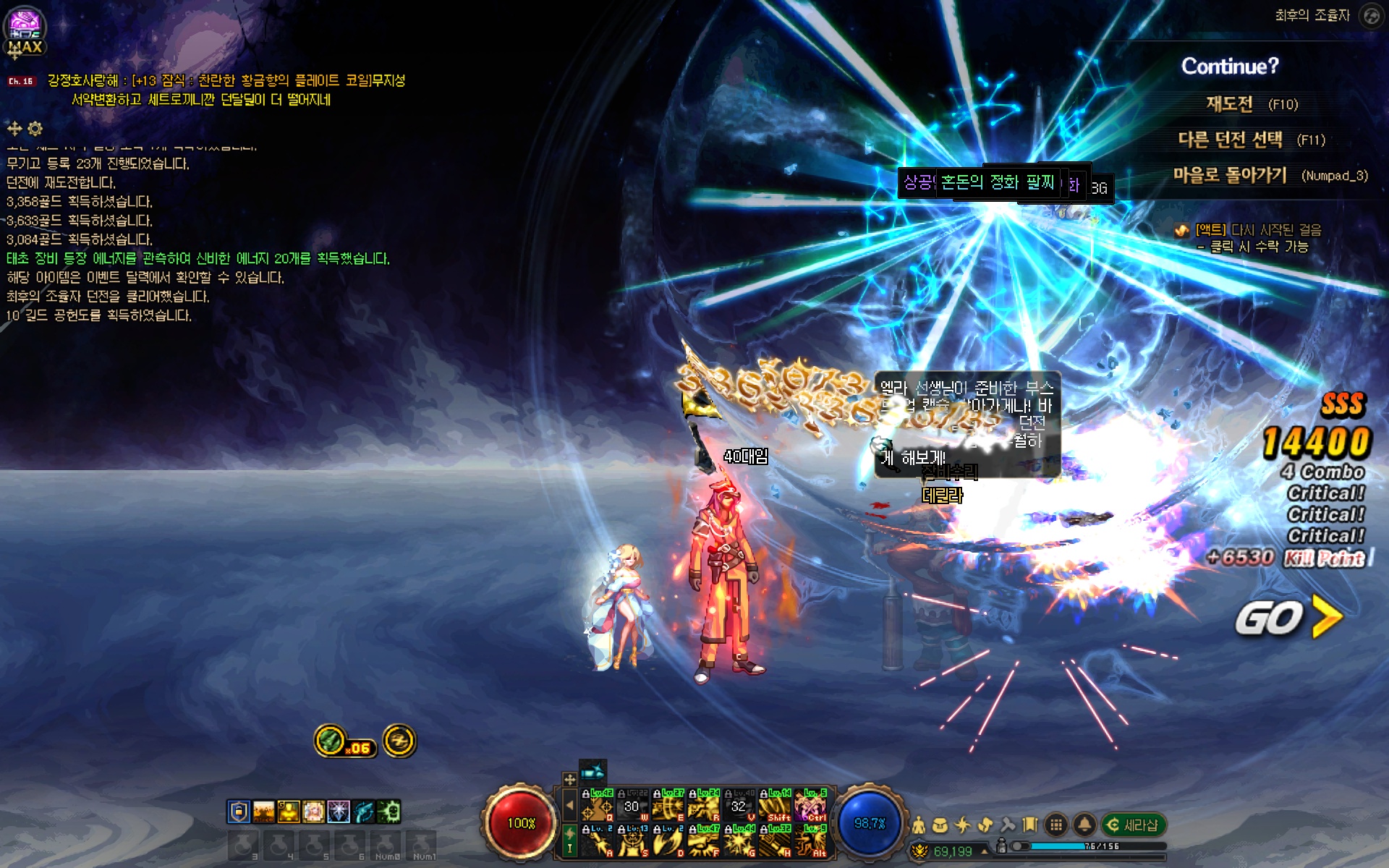Open the skill shuriken icon
Image resolution: width=1389 pixels, height=868 pixels.
(x=963, y=825)
